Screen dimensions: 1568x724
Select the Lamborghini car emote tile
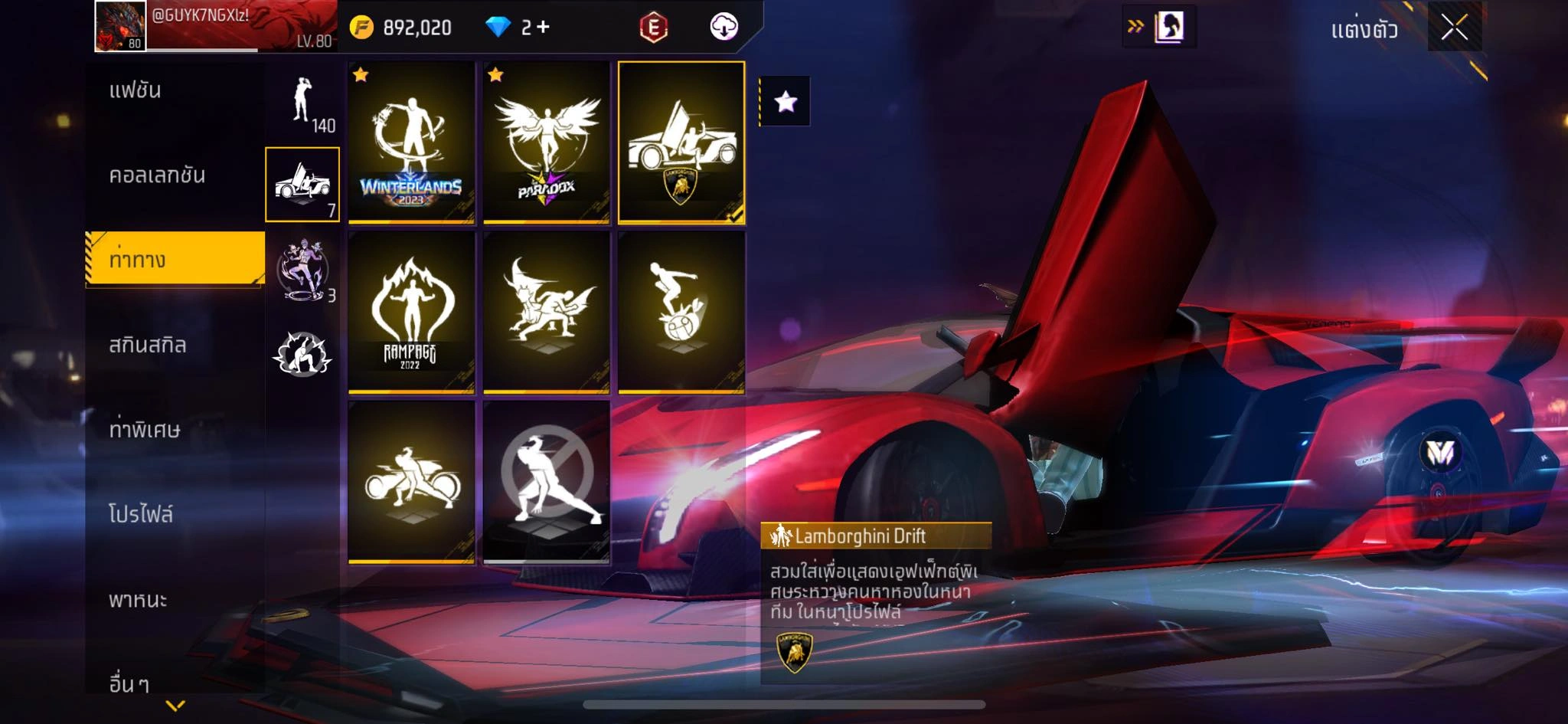681,143
